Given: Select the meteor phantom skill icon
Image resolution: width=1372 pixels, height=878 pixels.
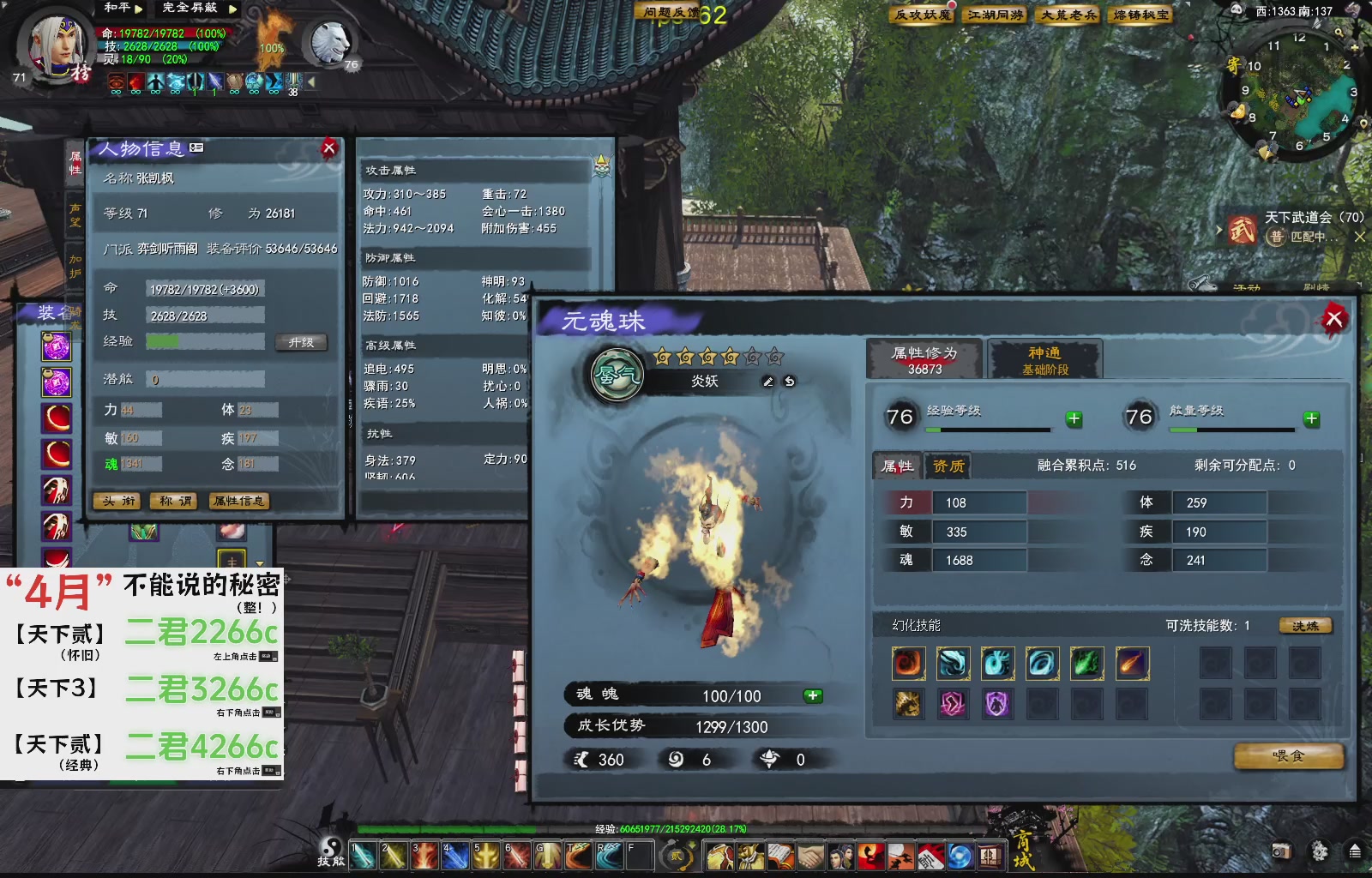Looking at the screenshot, I should [1130, 662].
